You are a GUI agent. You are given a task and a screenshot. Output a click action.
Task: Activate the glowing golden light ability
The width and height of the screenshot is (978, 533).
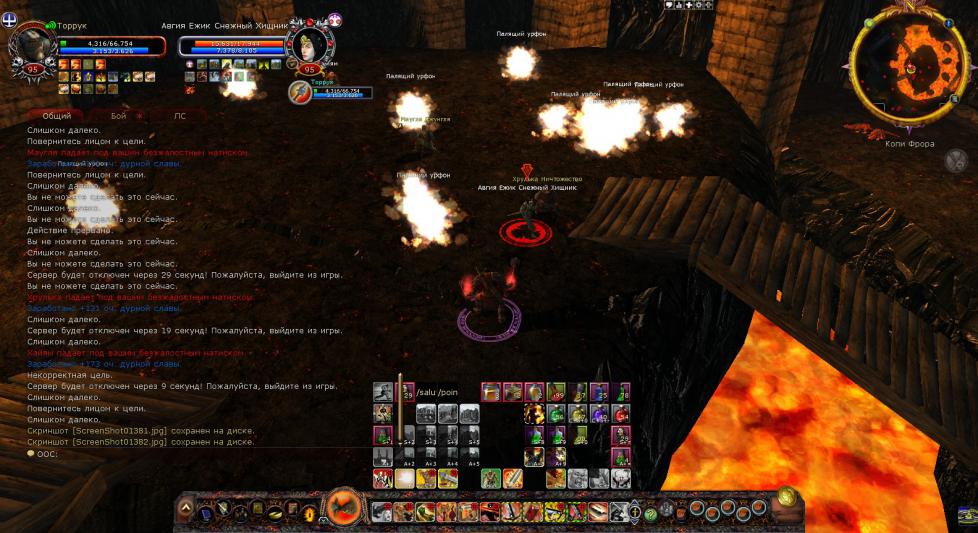[403, 478]
